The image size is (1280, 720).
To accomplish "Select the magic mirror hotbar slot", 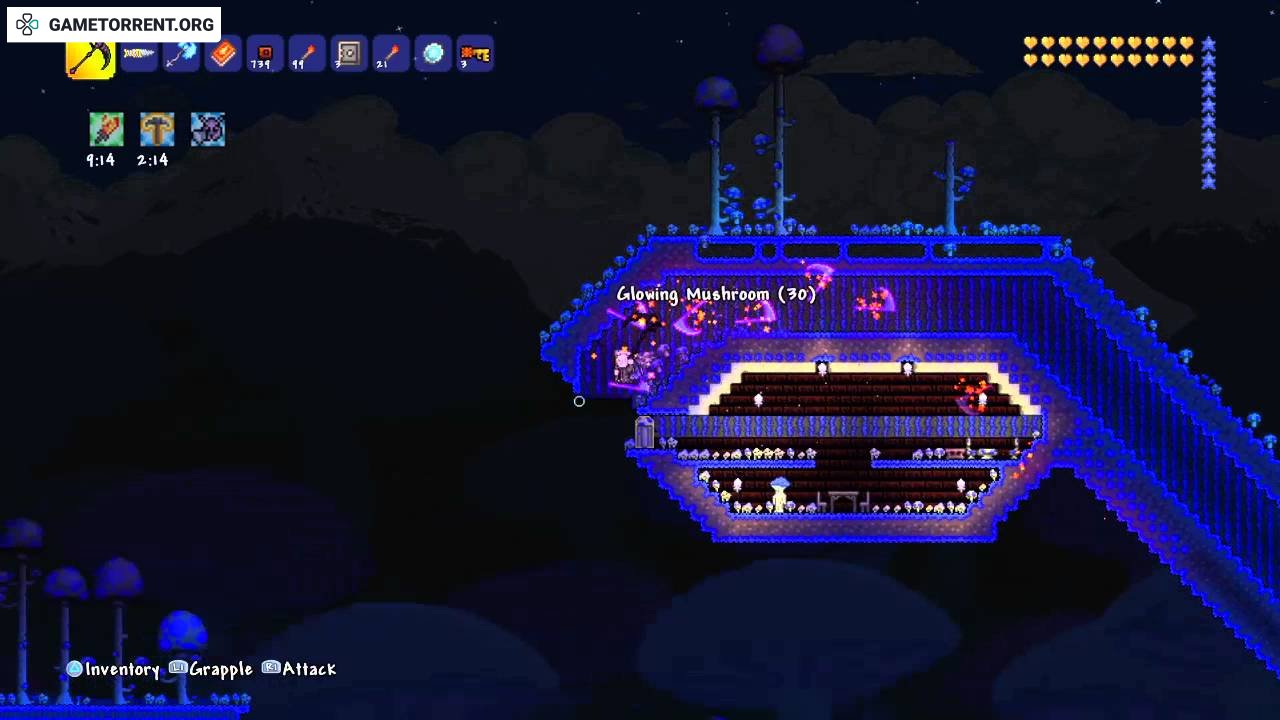I will pos(433,54).
